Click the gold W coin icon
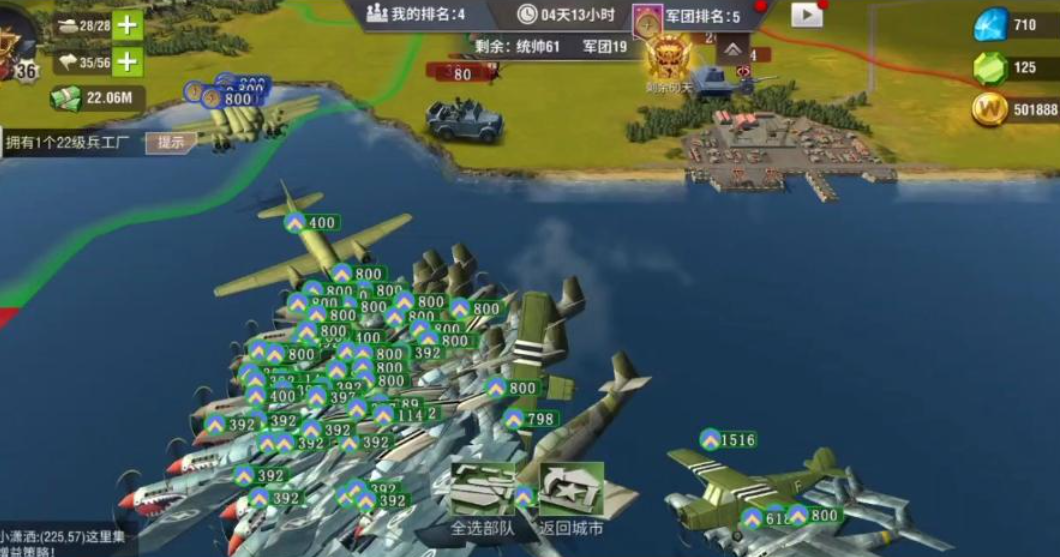This screenshot has width=1060, height=557. click(x=989, y=109)
